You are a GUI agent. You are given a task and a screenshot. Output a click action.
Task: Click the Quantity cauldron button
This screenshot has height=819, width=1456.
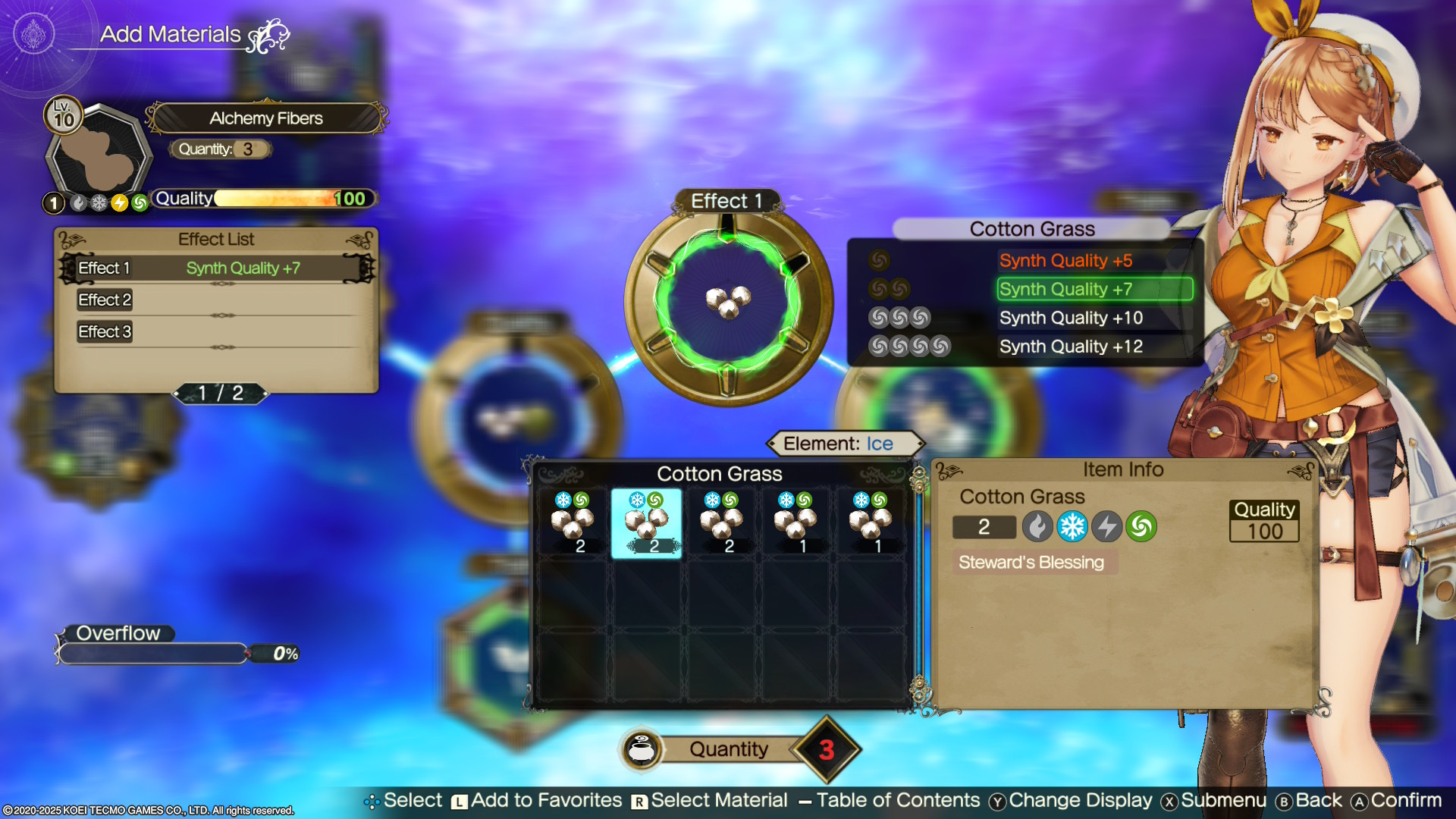[642, 750]
